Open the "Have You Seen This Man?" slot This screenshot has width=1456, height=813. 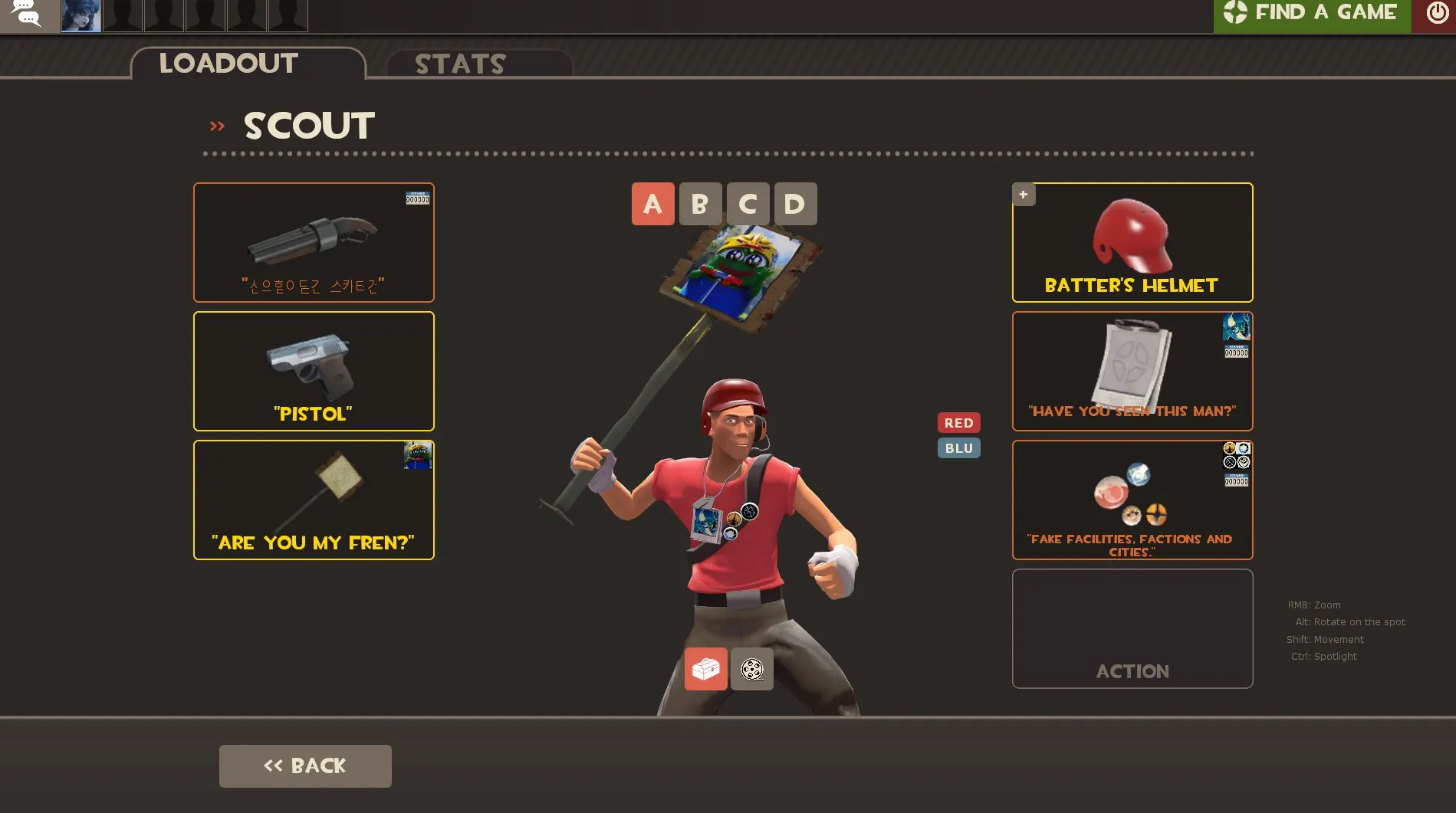tap(1132, 371)
